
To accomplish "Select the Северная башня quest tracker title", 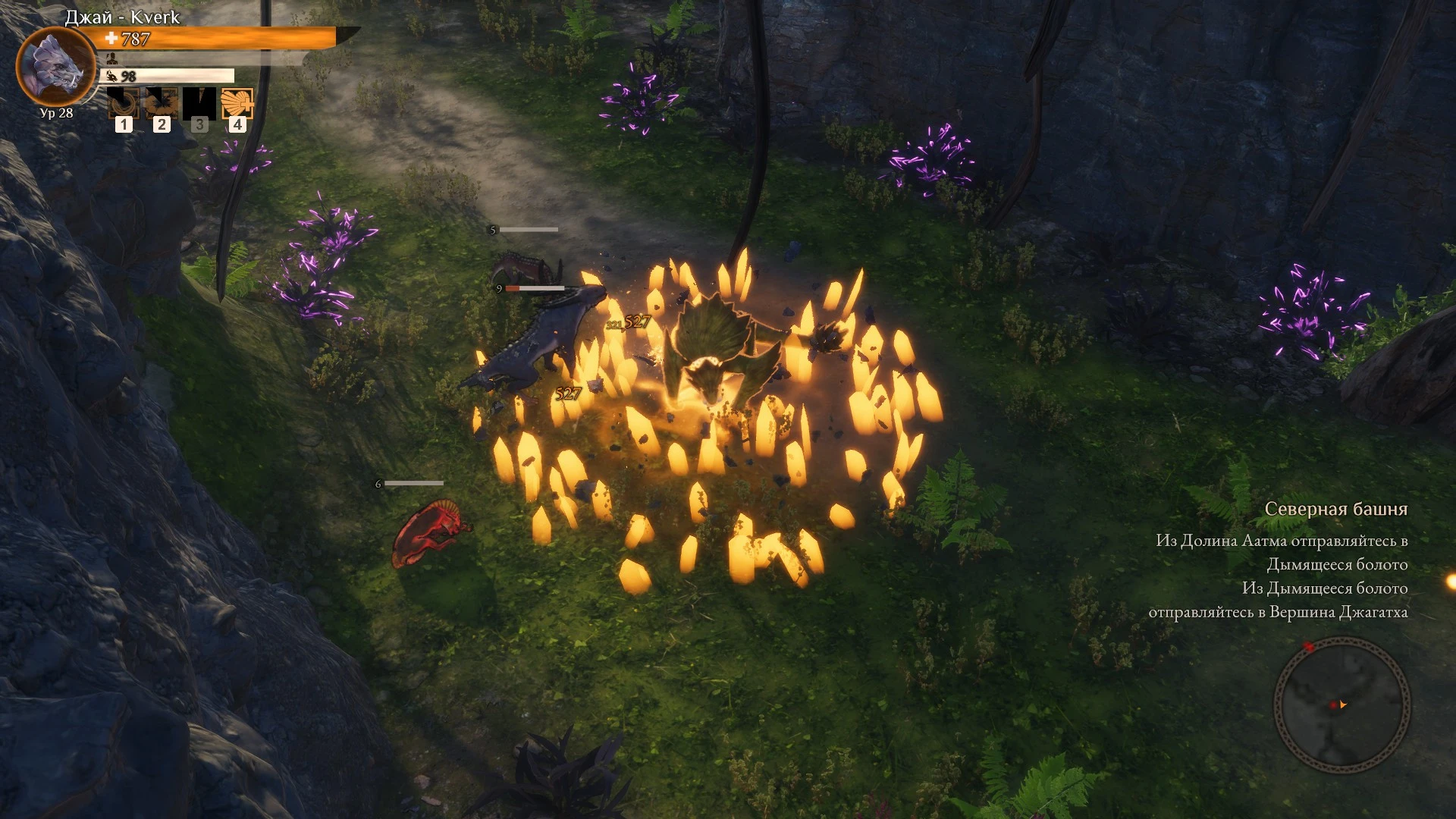I will [x=1335, y=510].
